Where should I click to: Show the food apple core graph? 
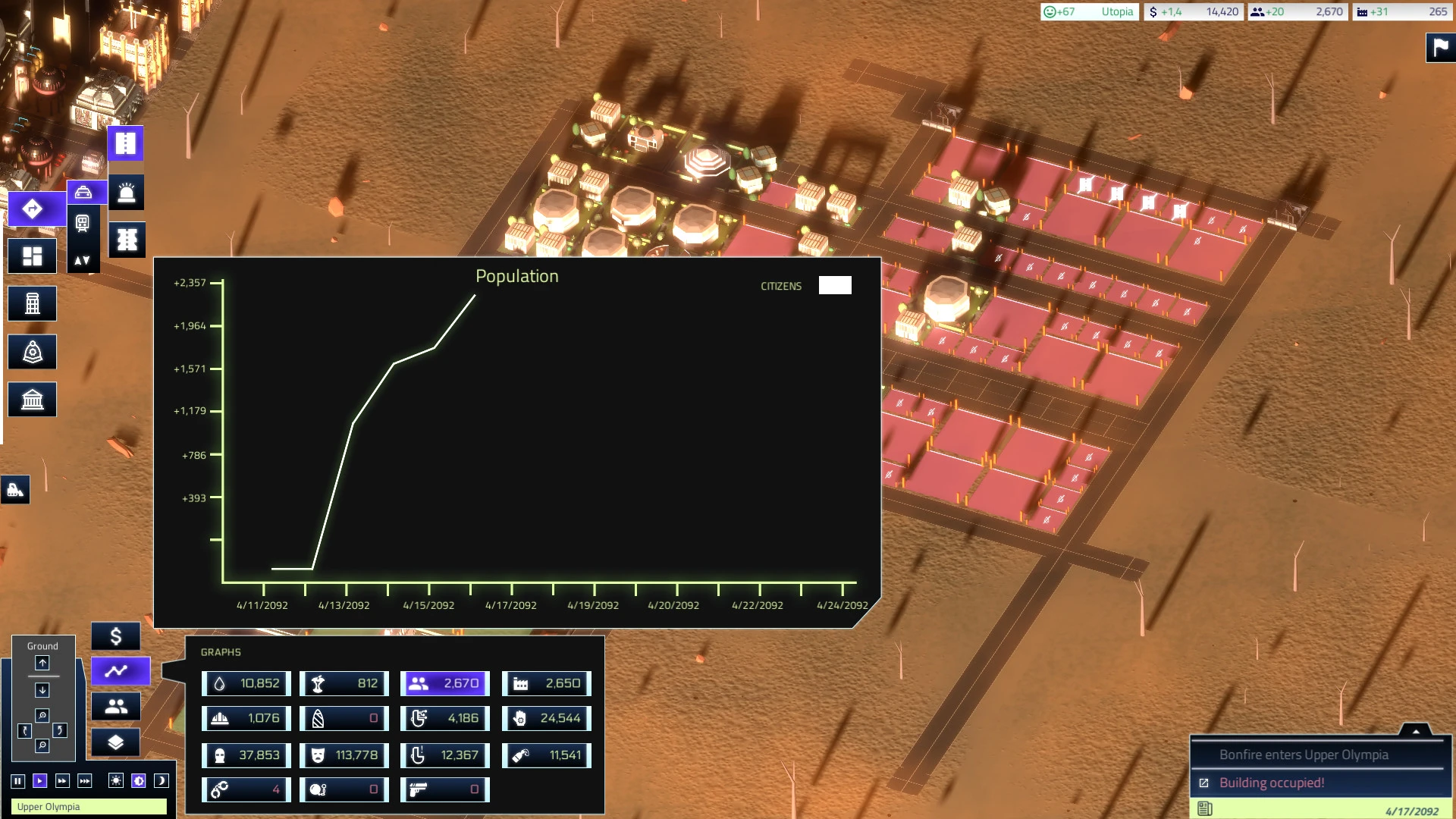[344, 683]
